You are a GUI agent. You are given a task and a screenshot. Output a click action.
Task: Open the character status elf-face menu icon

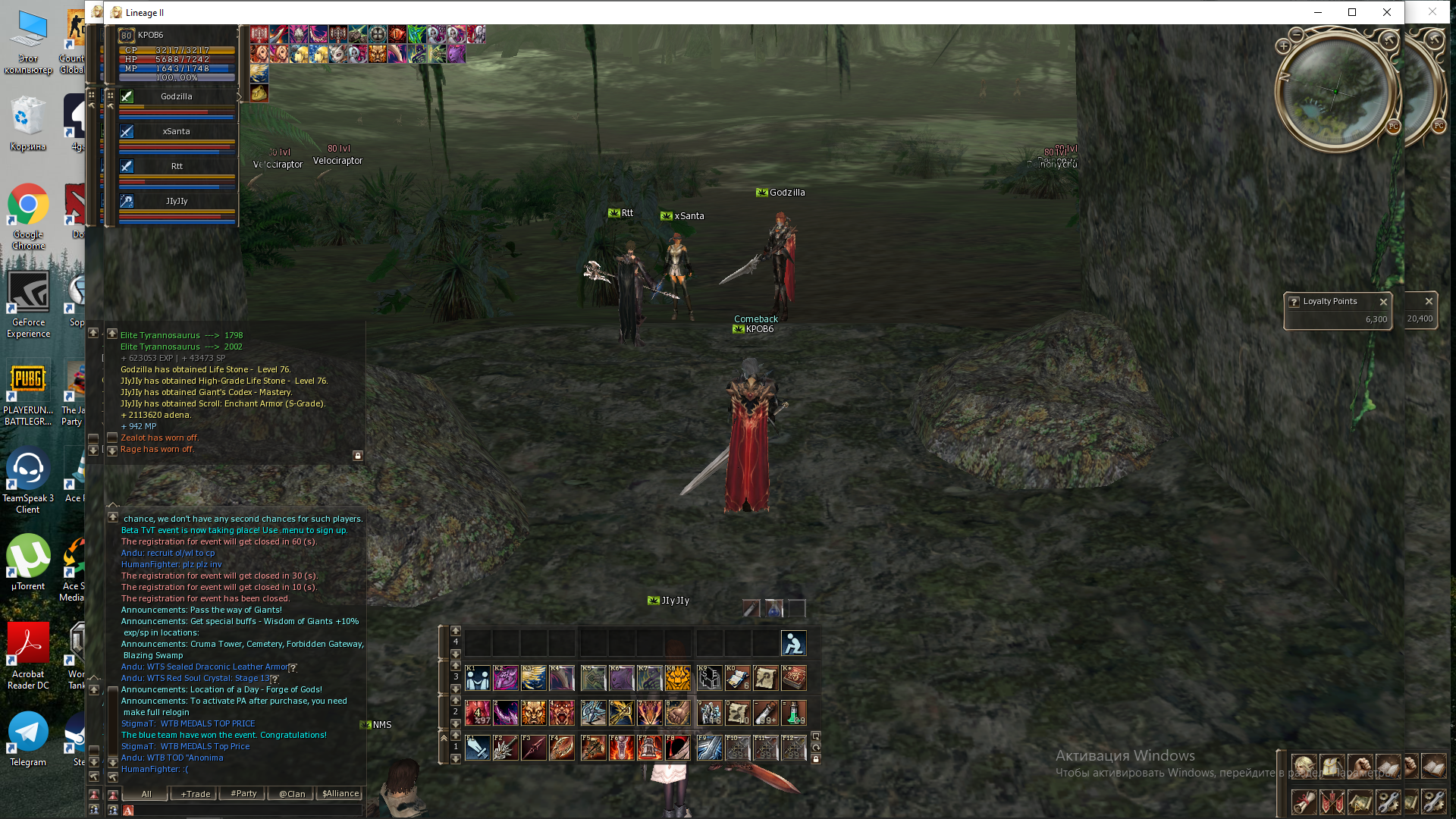[1304, 767]
